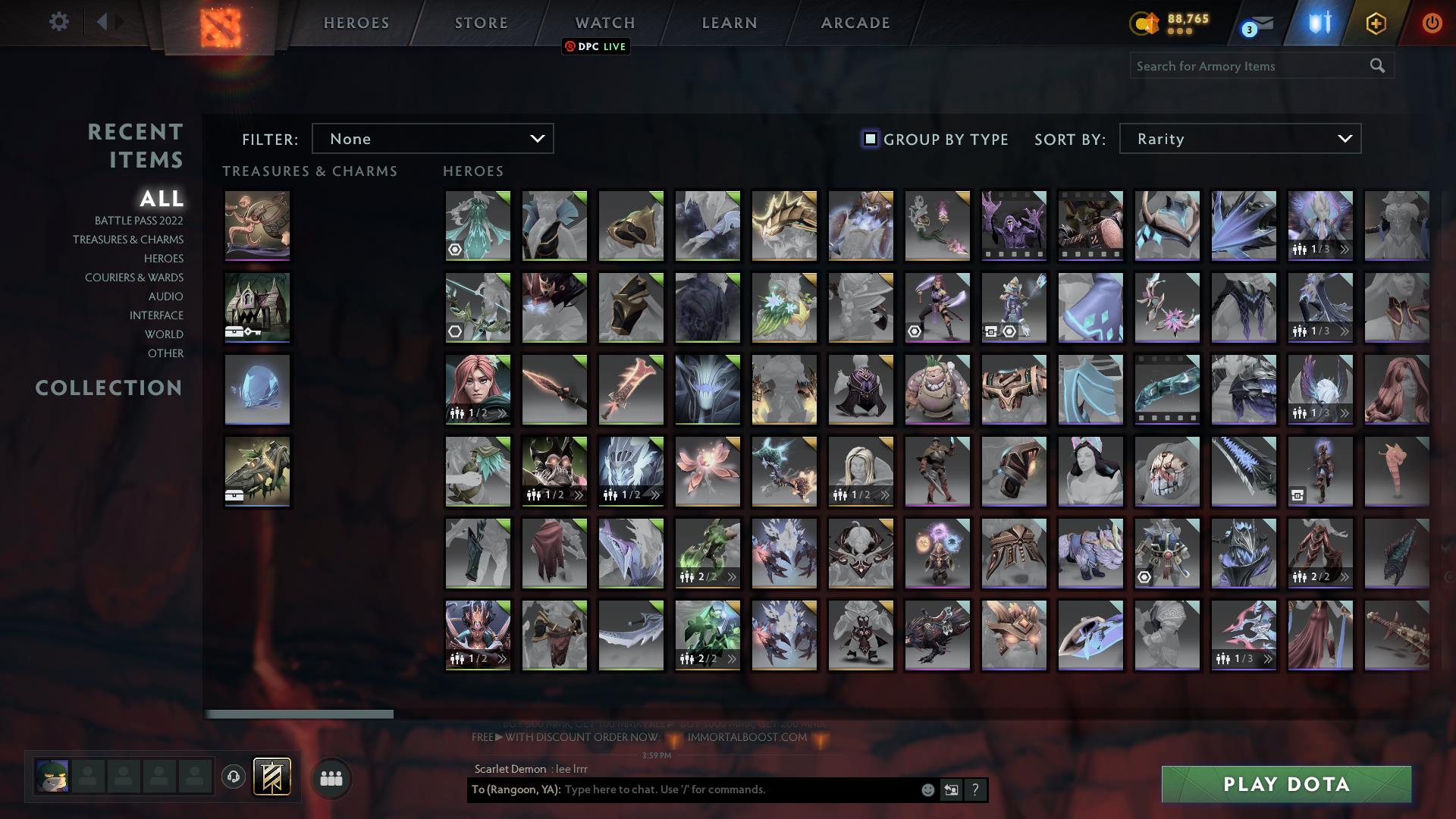
Task: Select BATTLE PASS 2022 in the sidebar
Action: [x=137, y=221]
